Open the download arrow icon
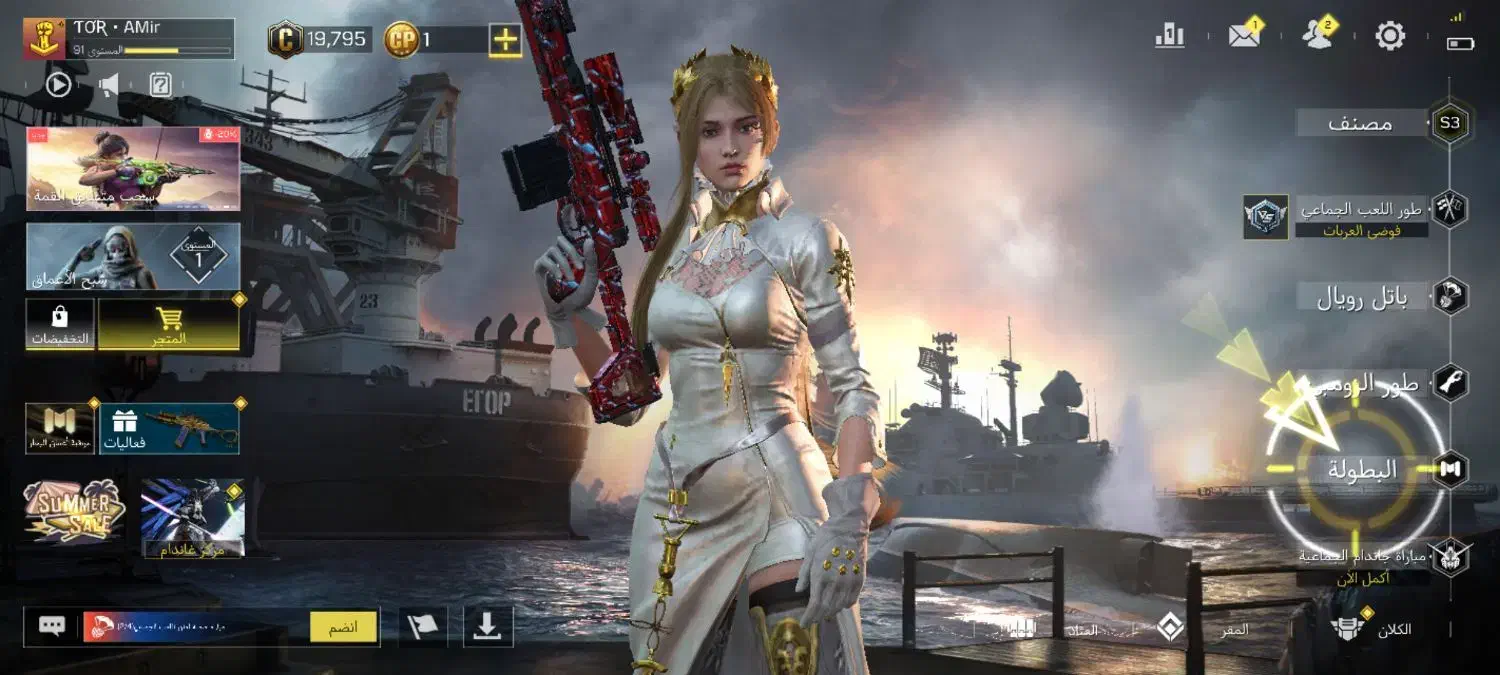 [x=487, y=626]
